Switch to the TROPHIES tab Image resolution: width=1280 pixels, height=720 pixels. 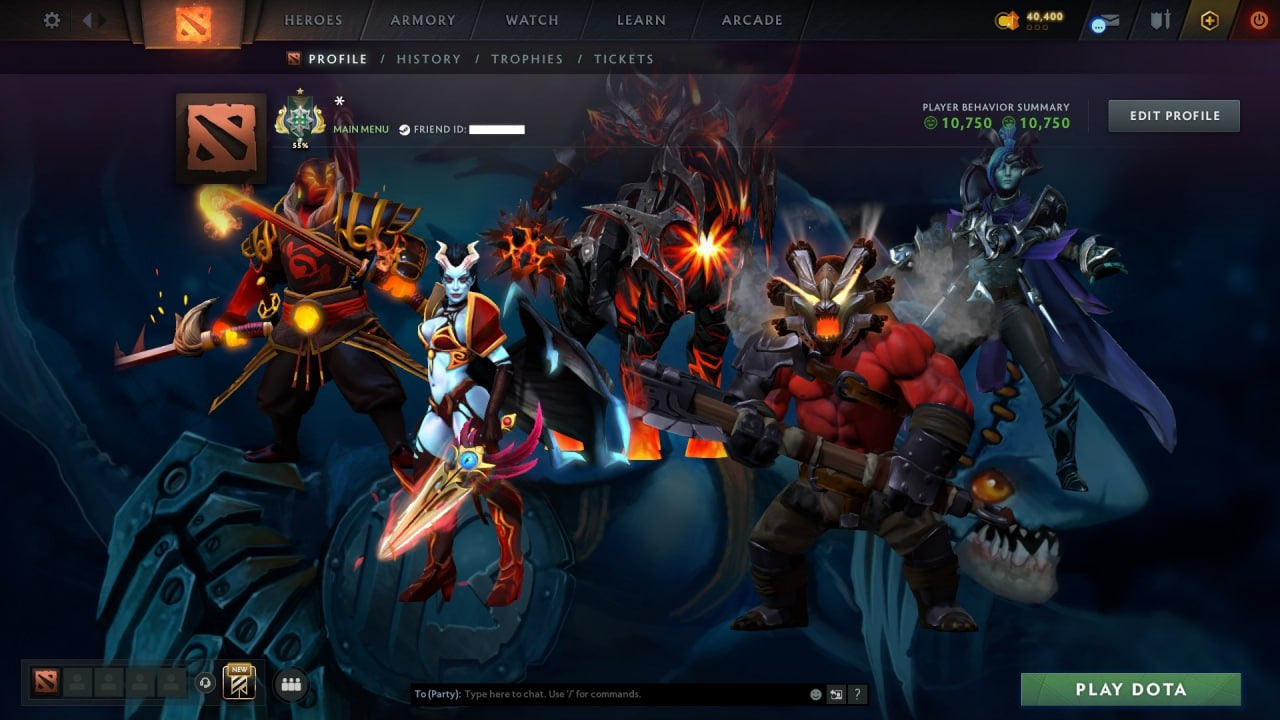pos(527,59)
